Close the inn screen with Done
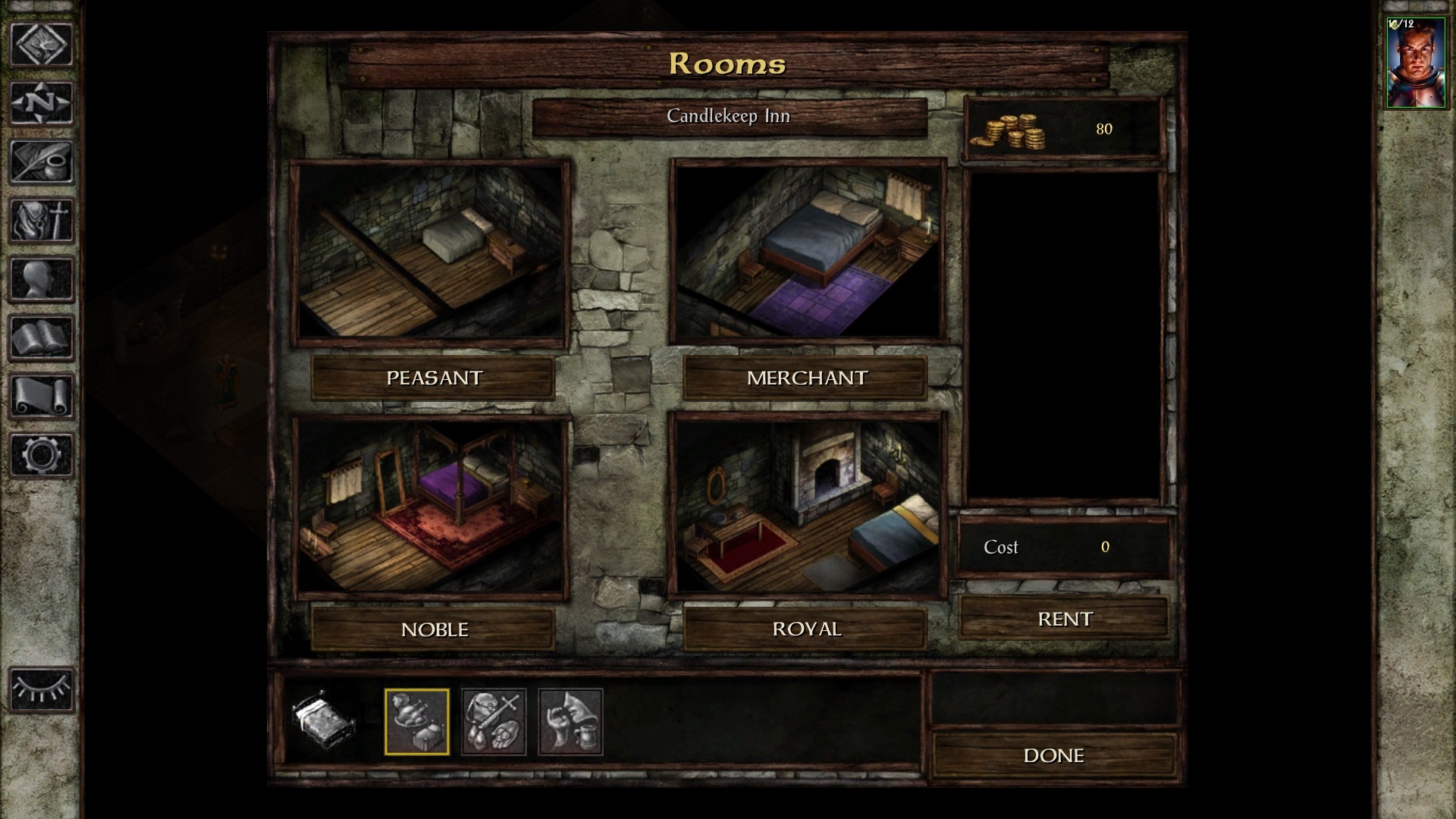 [x=1053, y=755]
